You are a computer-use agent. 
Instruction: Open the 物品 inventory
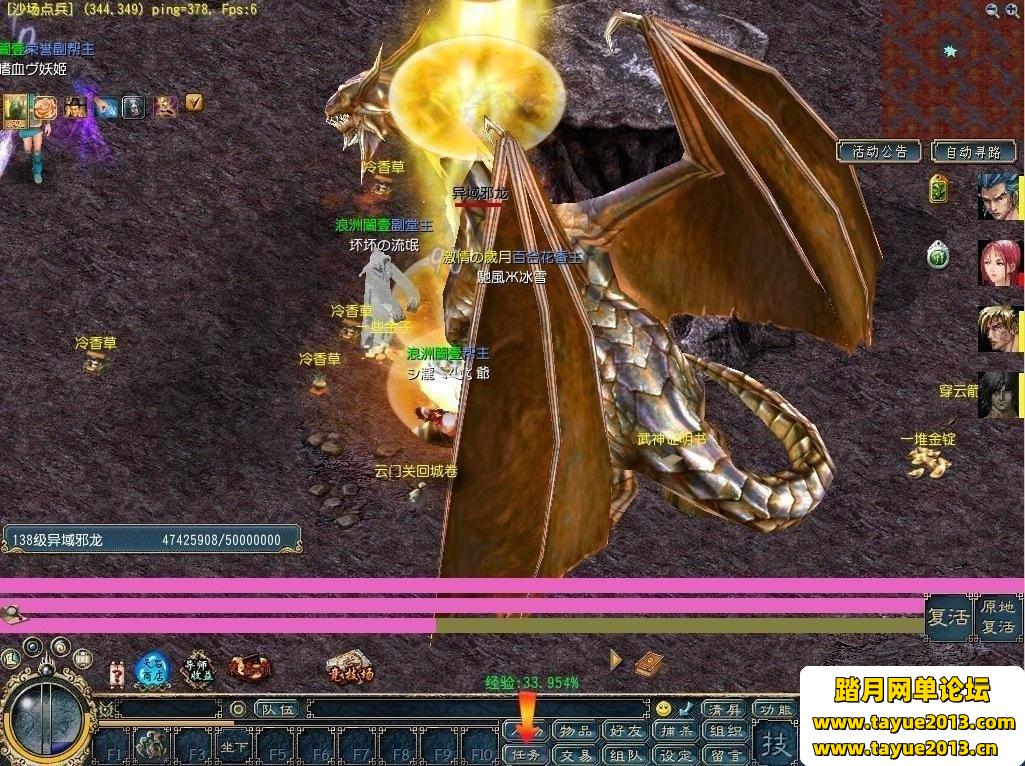point(575,731)
